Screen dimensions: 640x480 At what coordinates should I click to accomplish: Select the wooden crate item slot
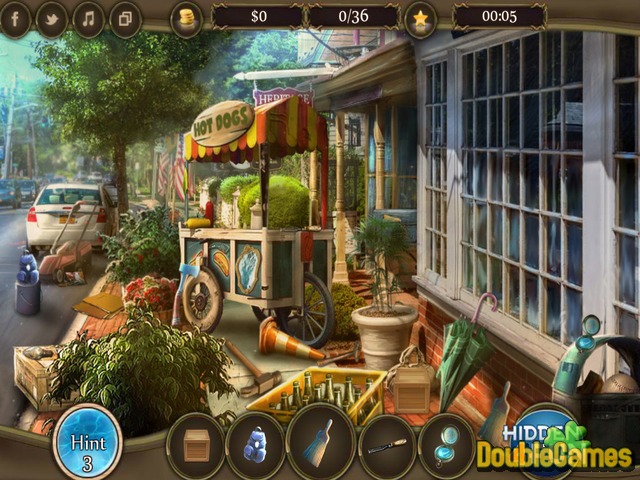tap(197, 445)
